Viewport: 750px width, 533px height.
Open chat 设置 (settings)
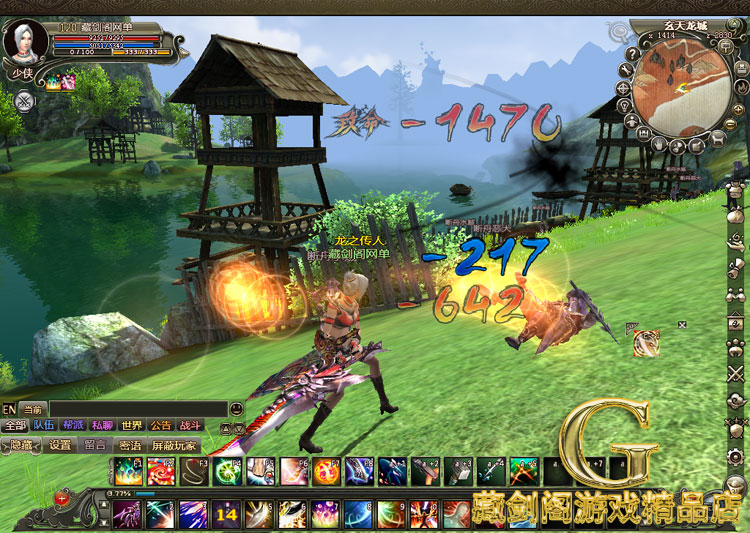pos(60,445)
